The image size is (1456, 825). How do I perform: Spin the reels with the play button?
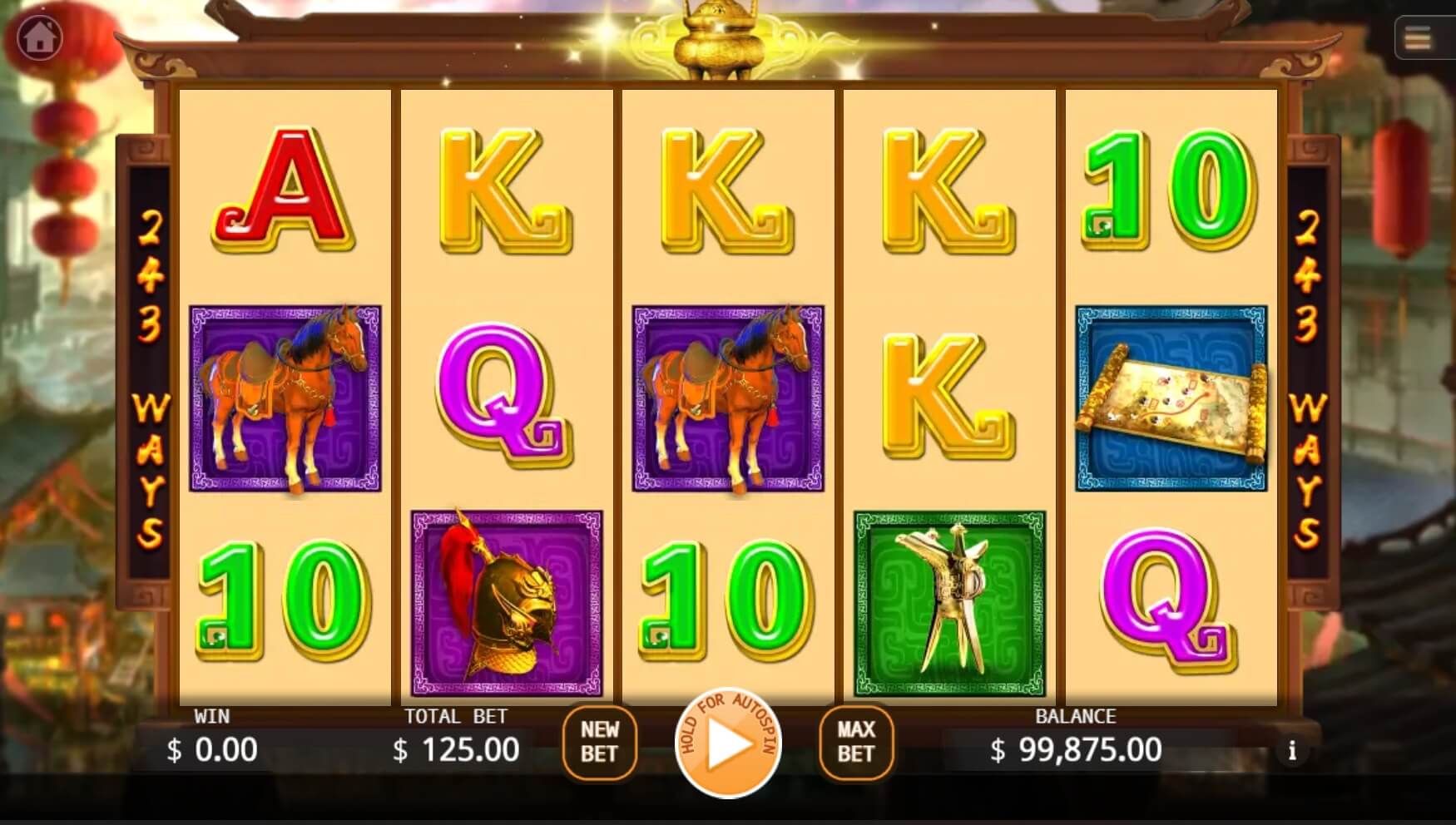click(727, 743)
